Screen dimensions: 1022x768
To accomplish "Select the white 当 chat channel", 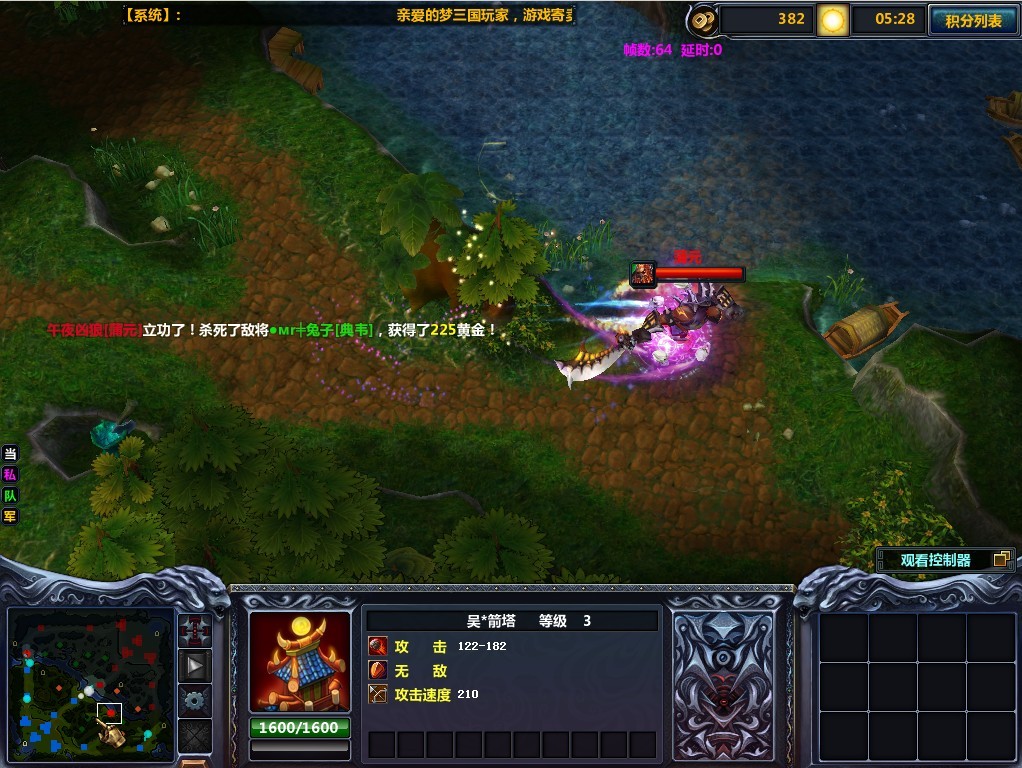I will pyautogui.click(x=10, y=454).
